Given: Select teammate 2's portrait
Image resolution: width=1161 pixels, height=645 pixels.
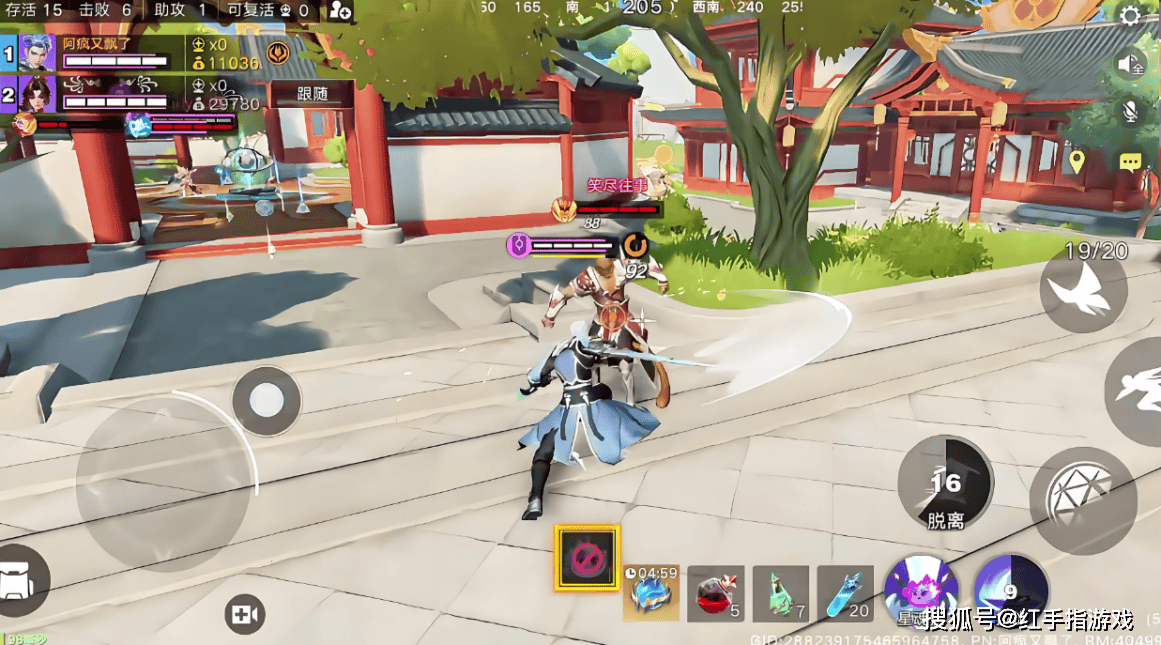Looking at the screenshot, I should [37, 95].
